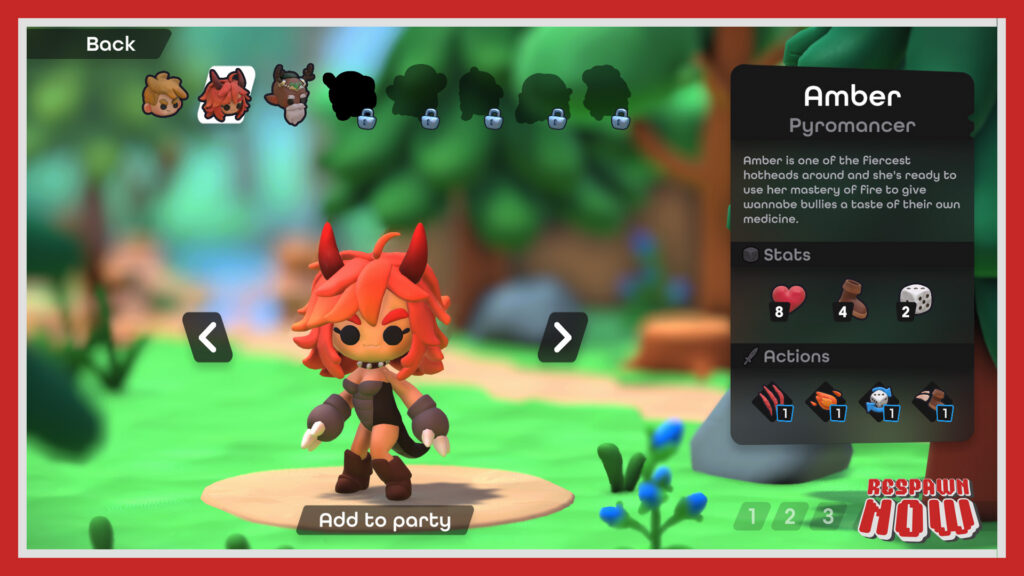Inspect the fireball action icon
The height and width of the screenshot is (576, 1024).
823,402
